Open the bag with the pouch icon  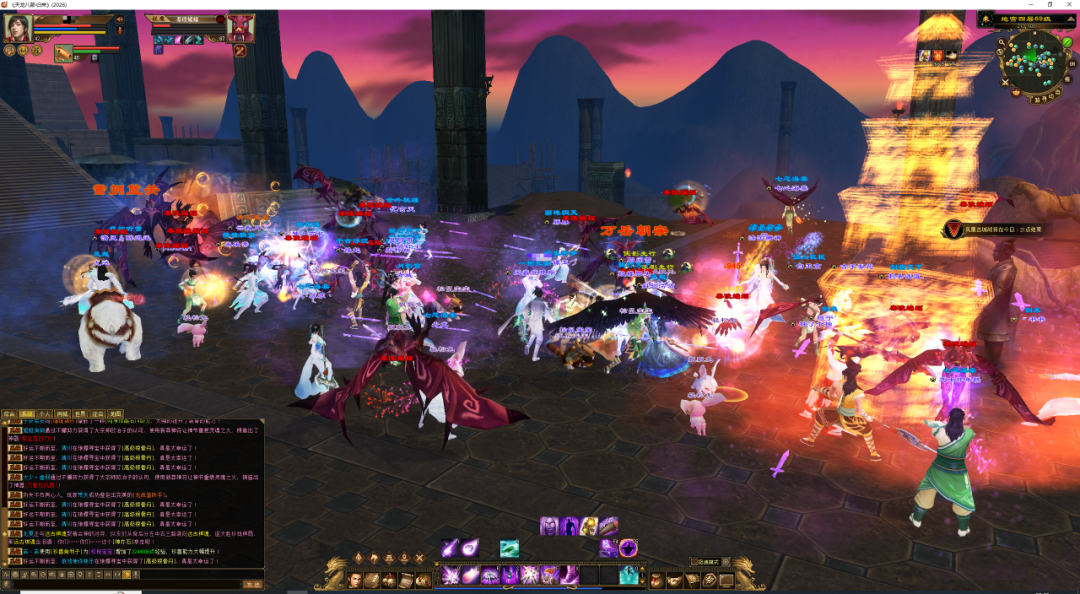[x=657, y=580]
